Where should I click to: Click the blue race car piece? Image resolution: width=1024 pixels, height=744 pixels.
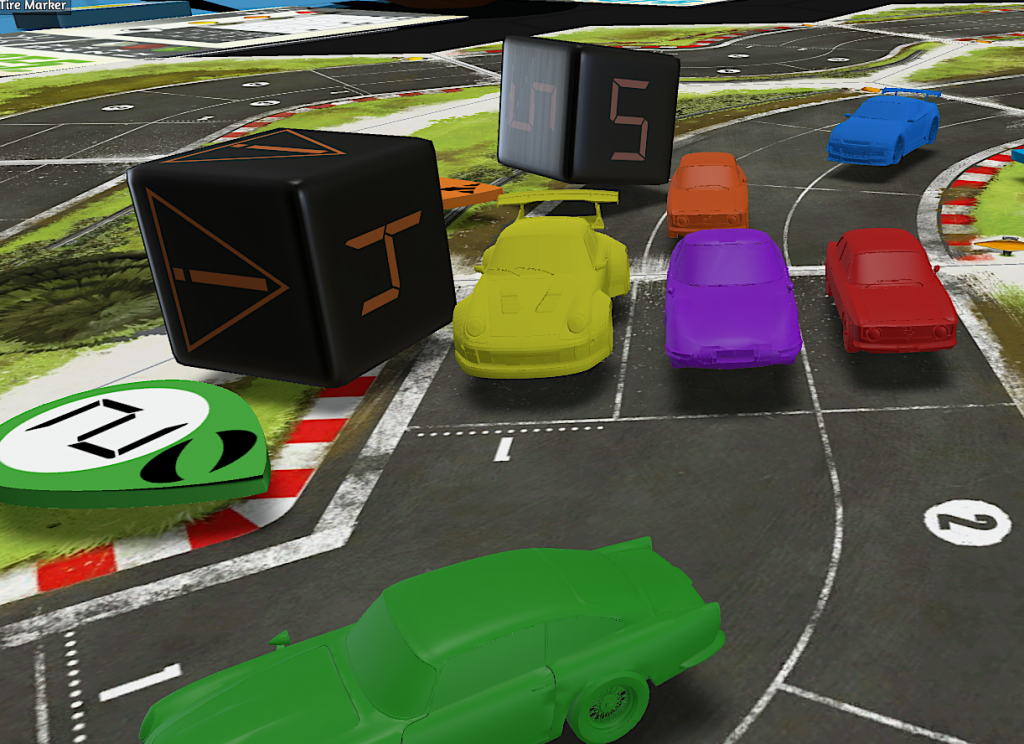[883, 127]
